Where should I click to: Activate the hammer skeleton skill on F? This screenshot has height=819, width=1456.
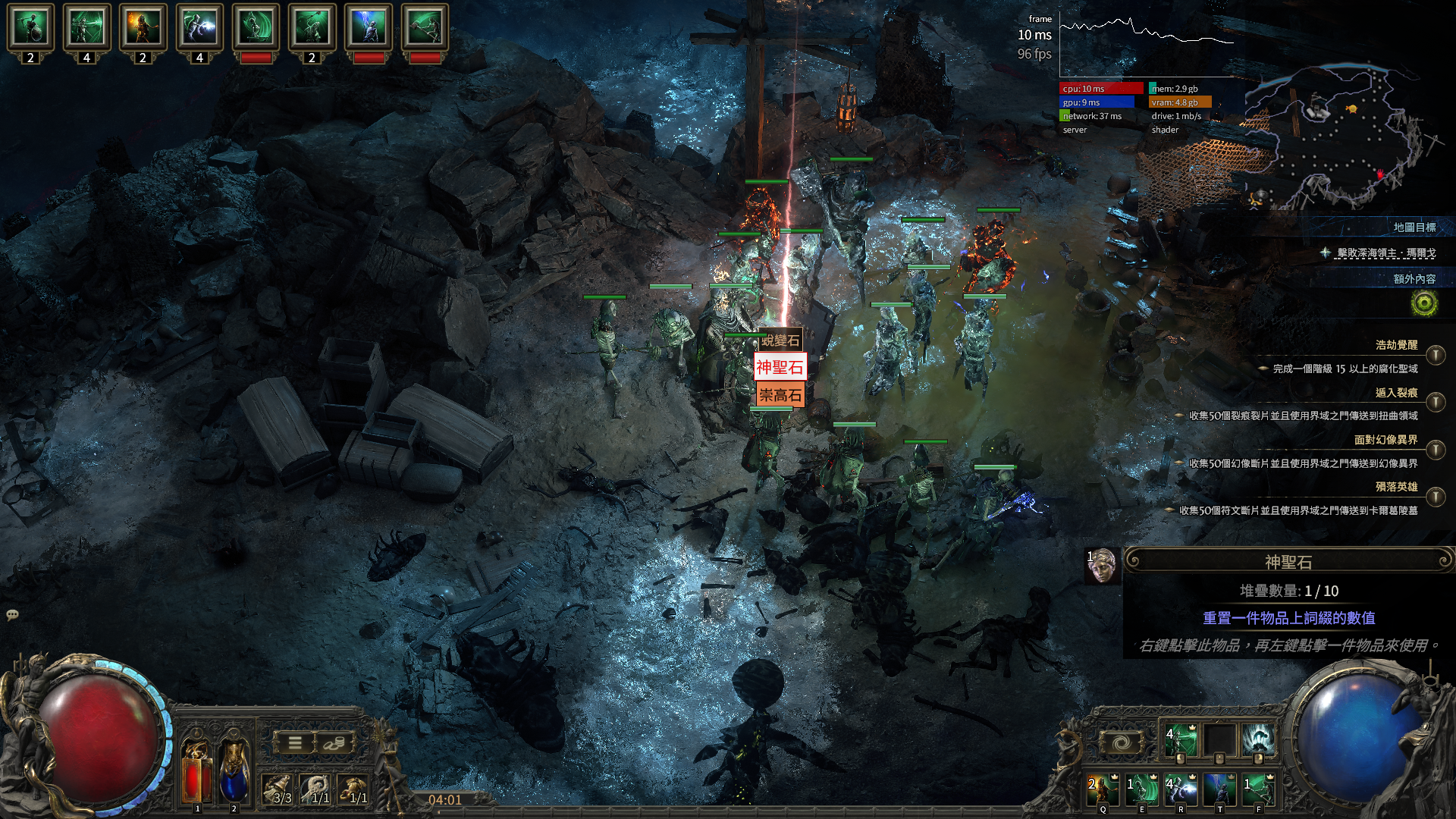(1258, 789)
